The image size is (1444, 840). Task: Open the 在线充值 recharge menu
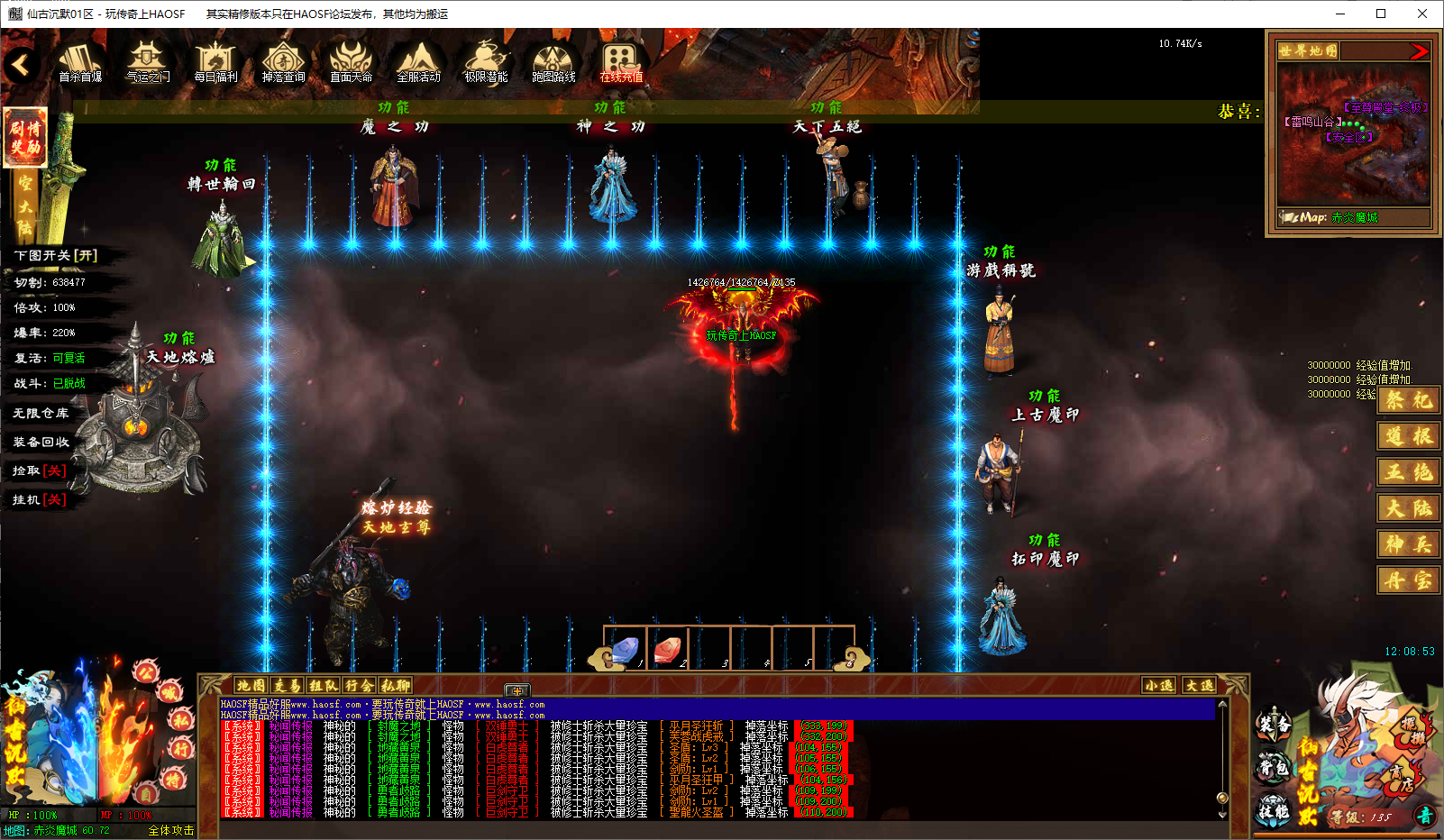tap(621, 62)
